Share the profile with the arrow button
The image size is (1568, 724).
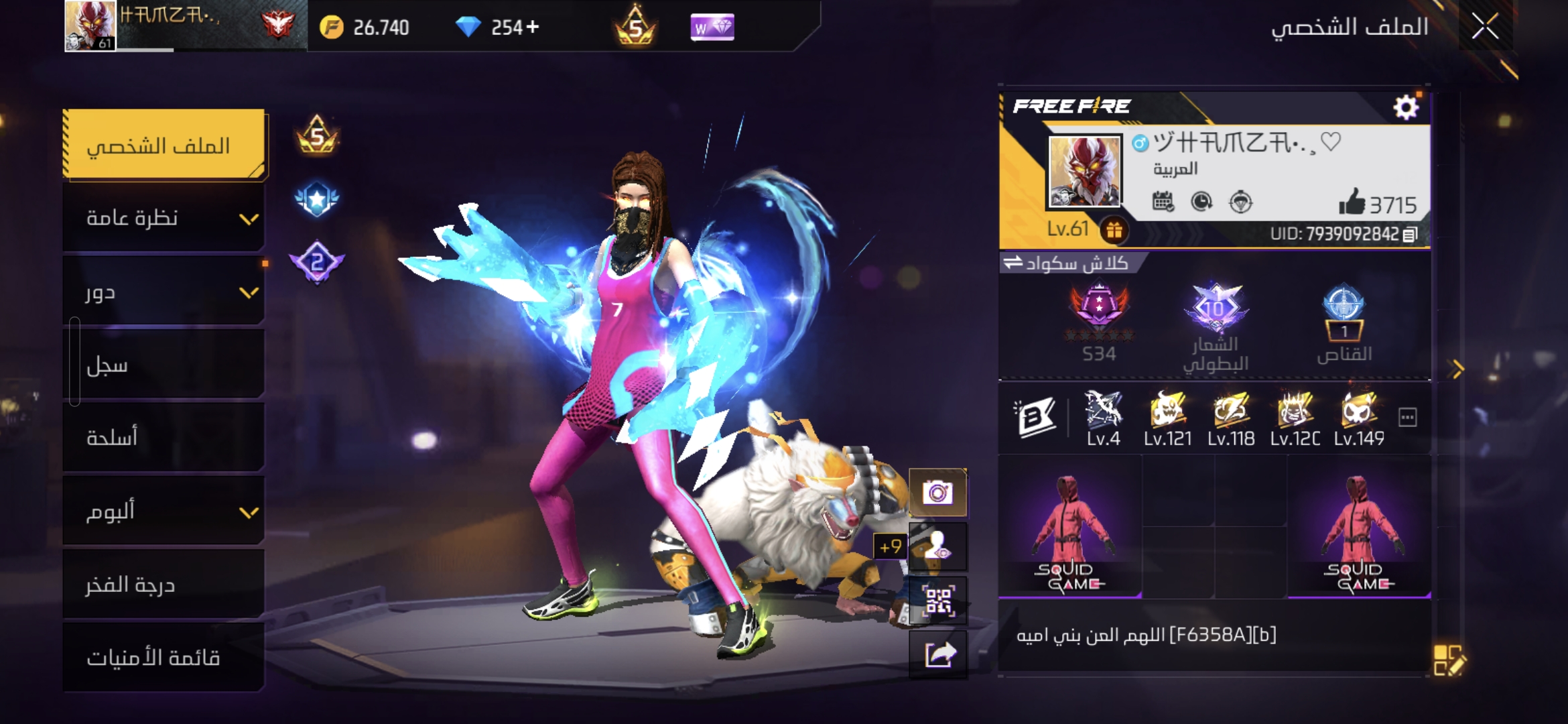[x=937, y=655]
